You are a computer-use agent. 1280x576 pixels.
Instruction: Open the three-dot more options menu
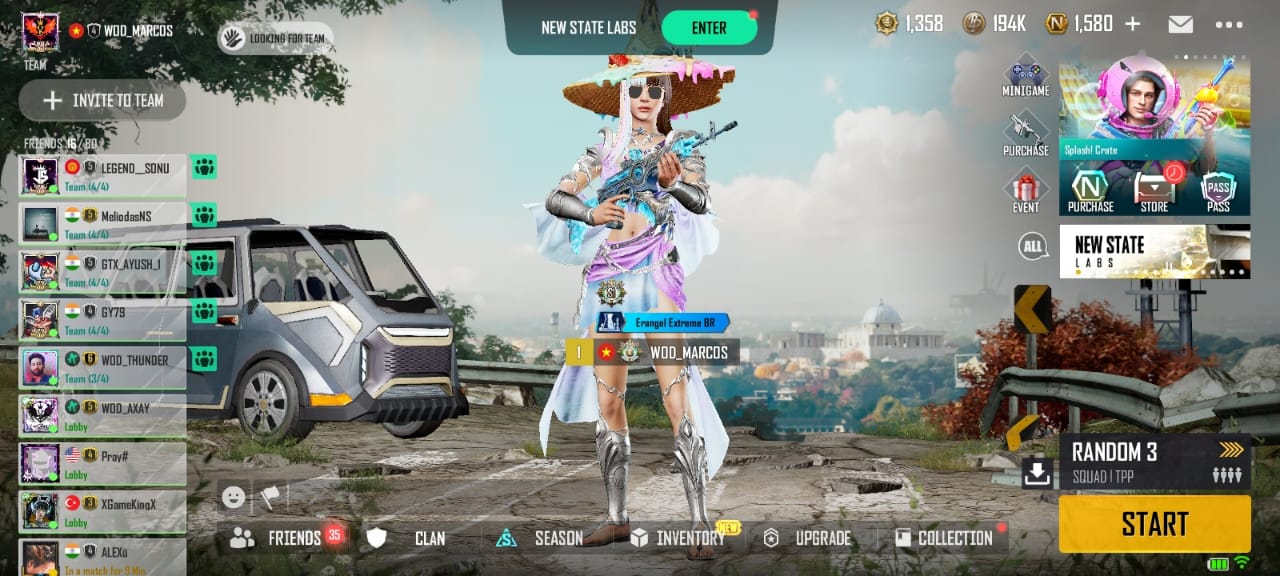point(1229,24)
